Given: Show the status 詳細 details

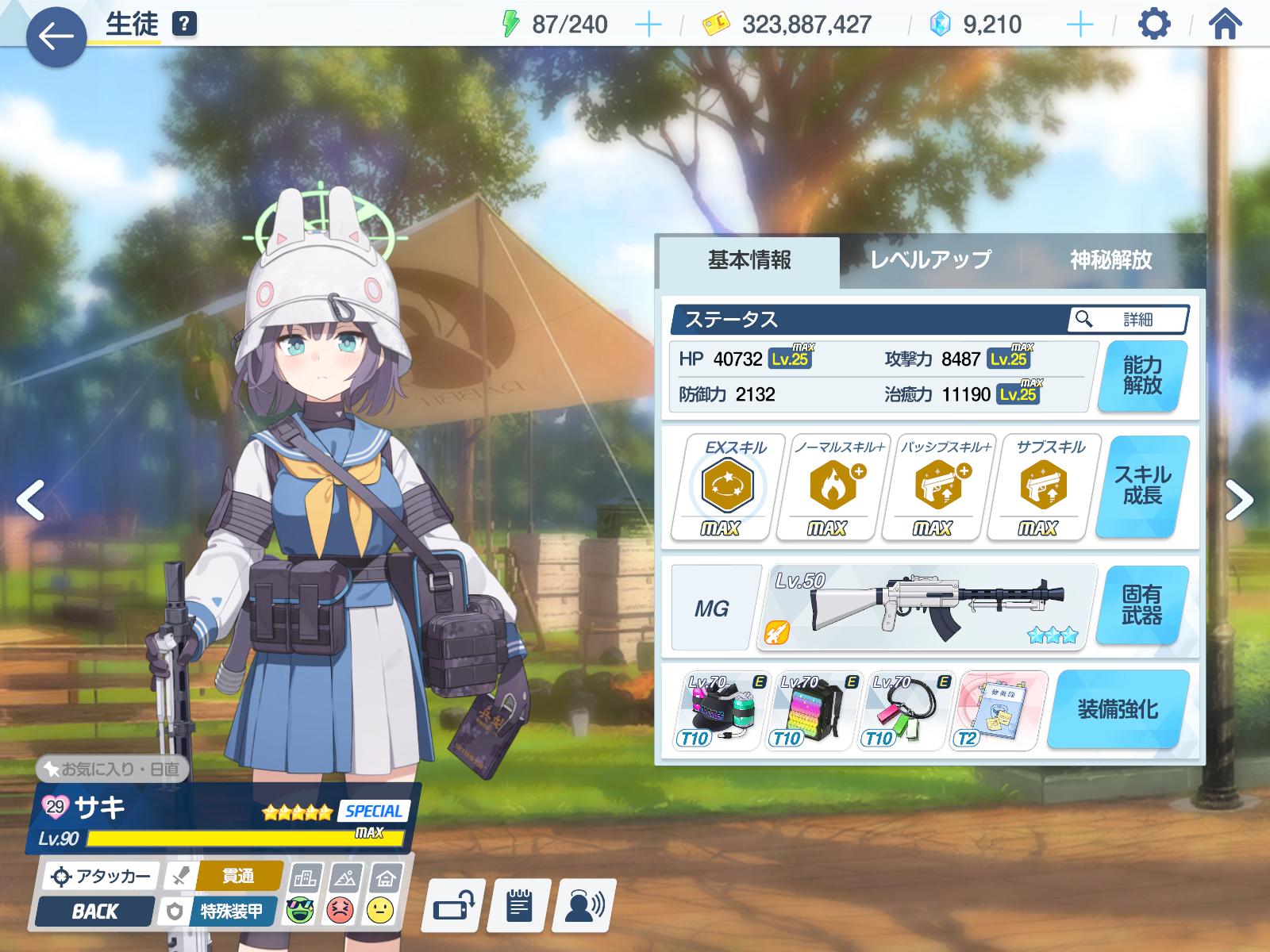Looking at the screenshot, I should [1128, 320].
